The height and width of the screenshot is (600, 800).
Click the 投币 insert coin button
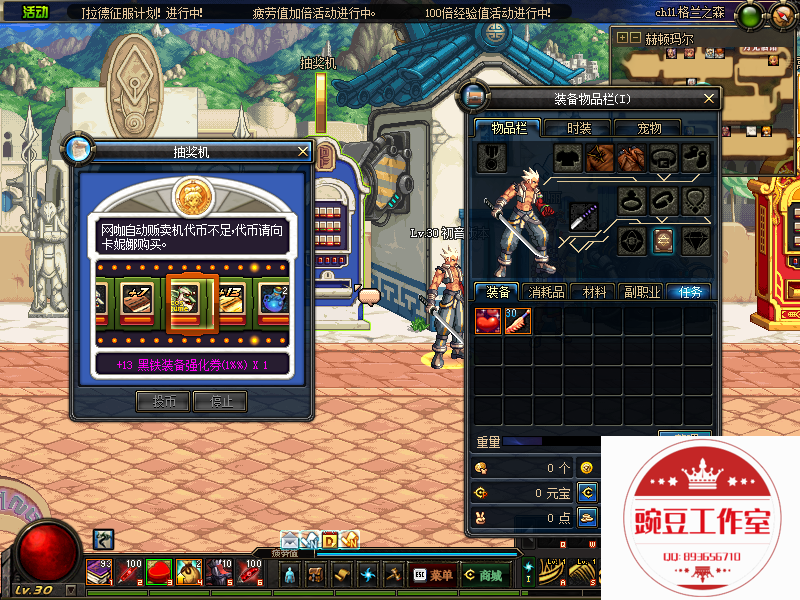tap(164, 402)
